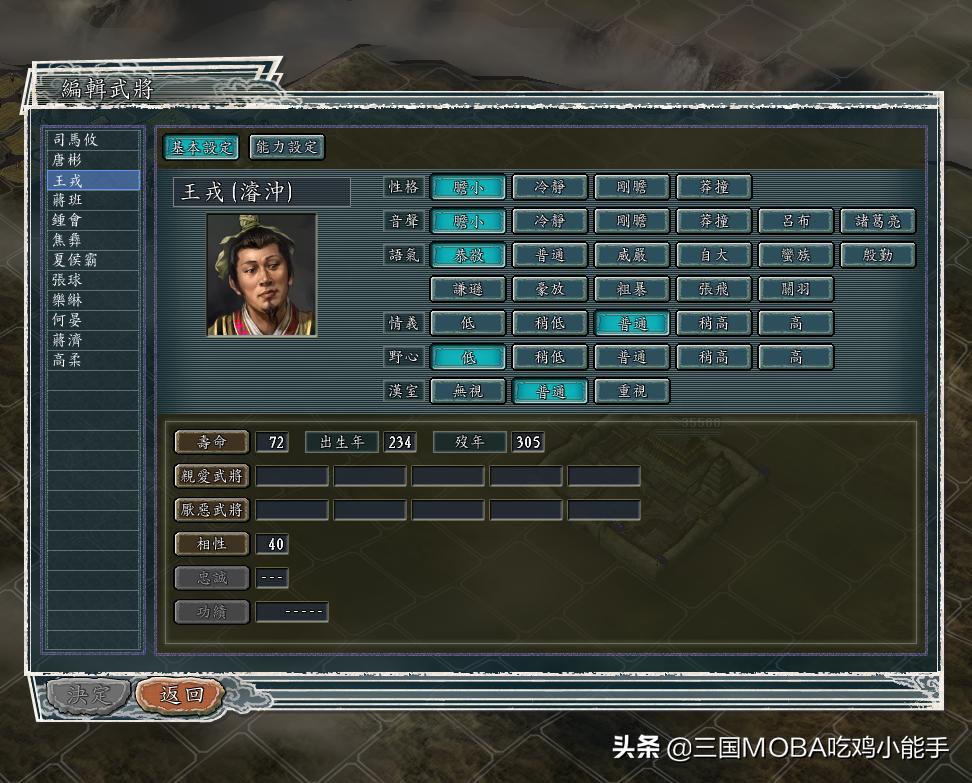This screenshot has height=783, width=972.
Task: Click Wang Rong's officer portrait
Action: 262,274
